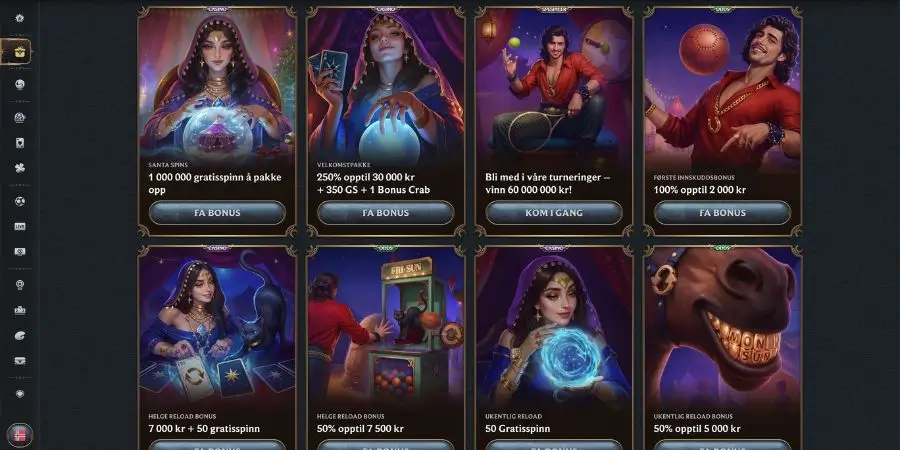Screen dimensions: 900x450
Task: Claim the Santa Spins bonus button
Action: point(217,213)
